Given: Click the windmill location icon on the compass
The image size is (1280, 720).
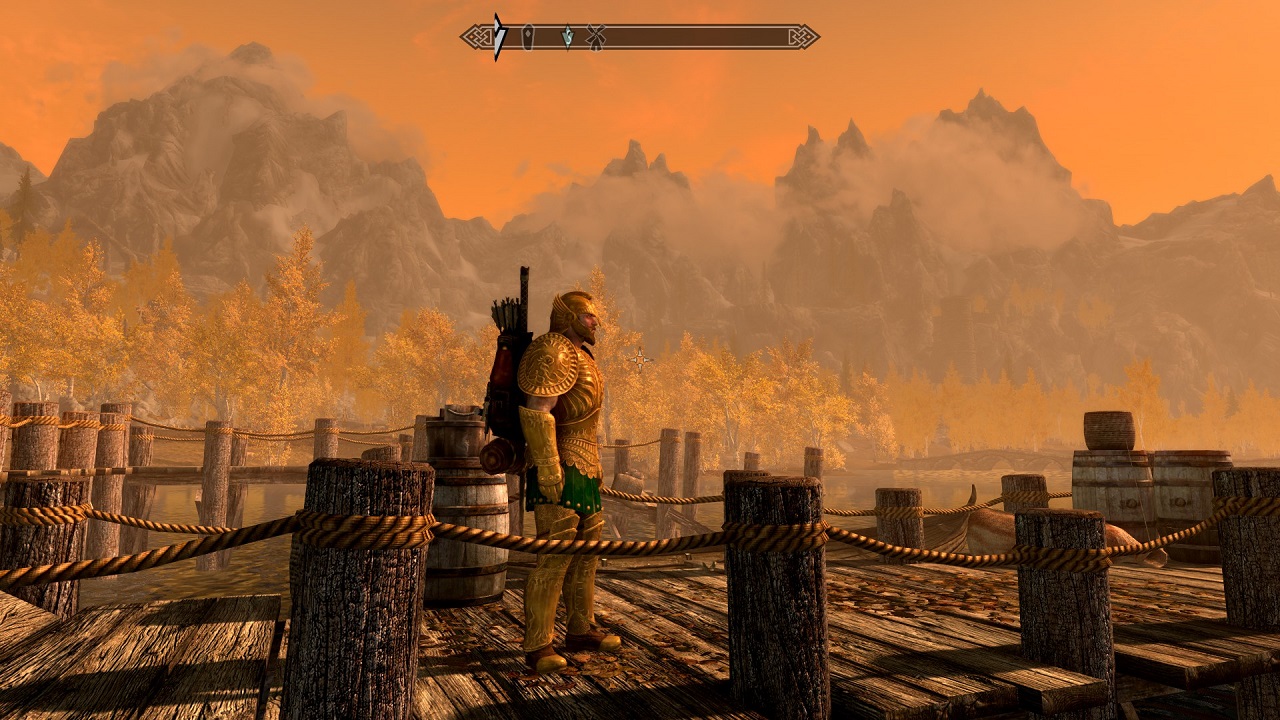Looking at the screenshot, I should 595,36.
